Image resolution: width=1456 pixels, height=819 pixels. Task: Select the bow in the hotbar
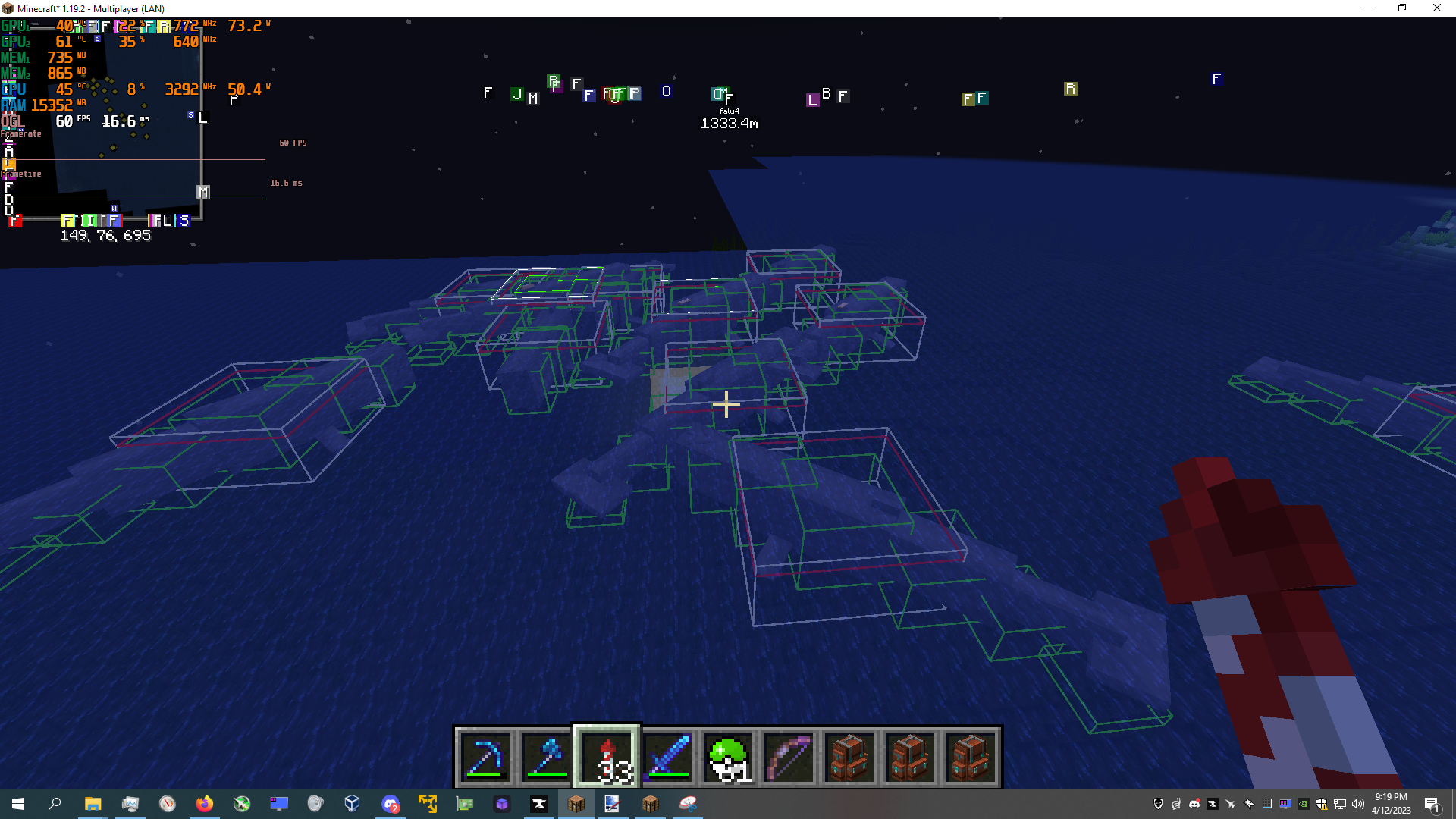[789, 757]
